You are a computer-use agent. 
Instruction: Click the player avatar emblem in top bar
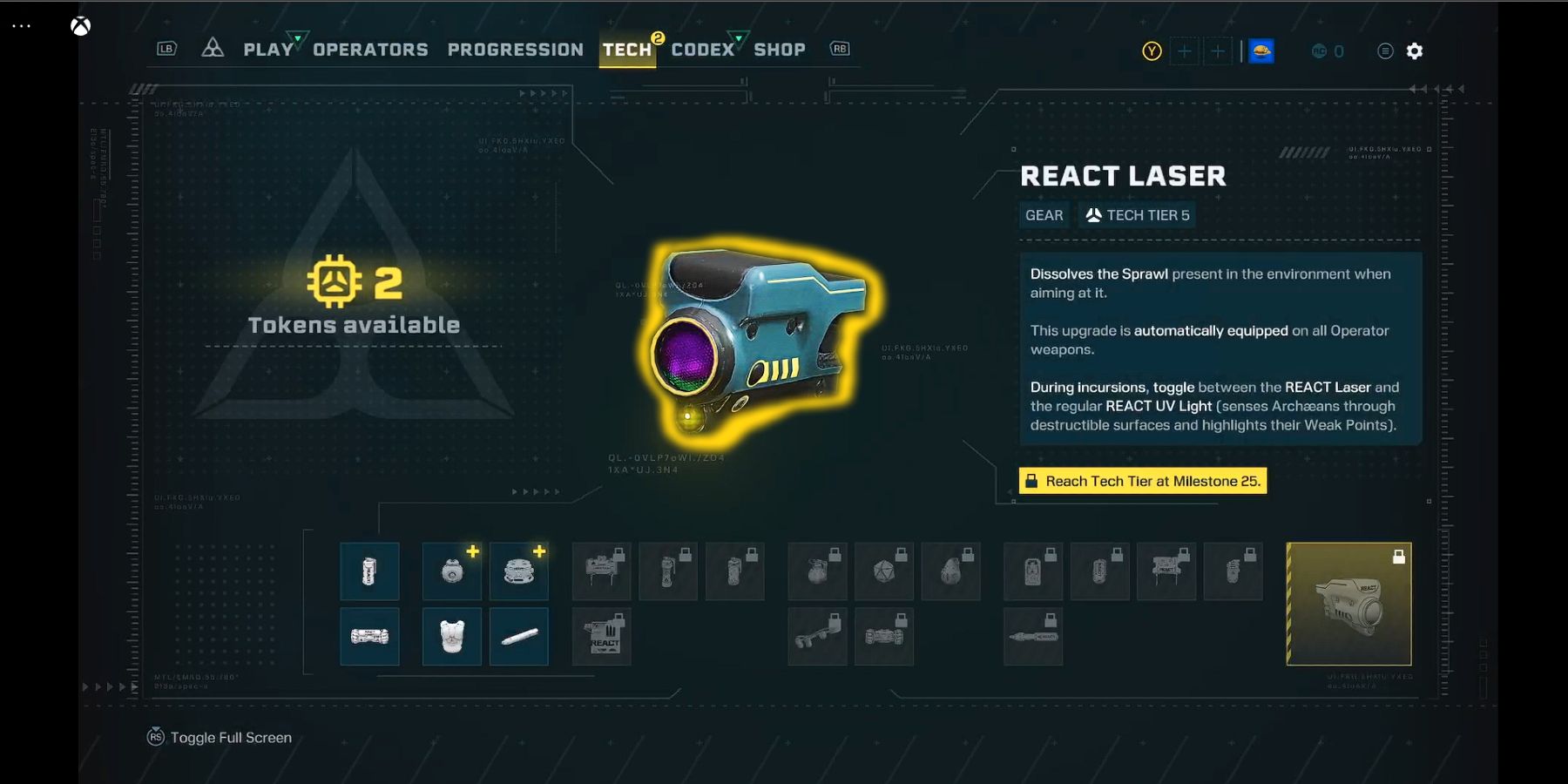point(1261,51)
